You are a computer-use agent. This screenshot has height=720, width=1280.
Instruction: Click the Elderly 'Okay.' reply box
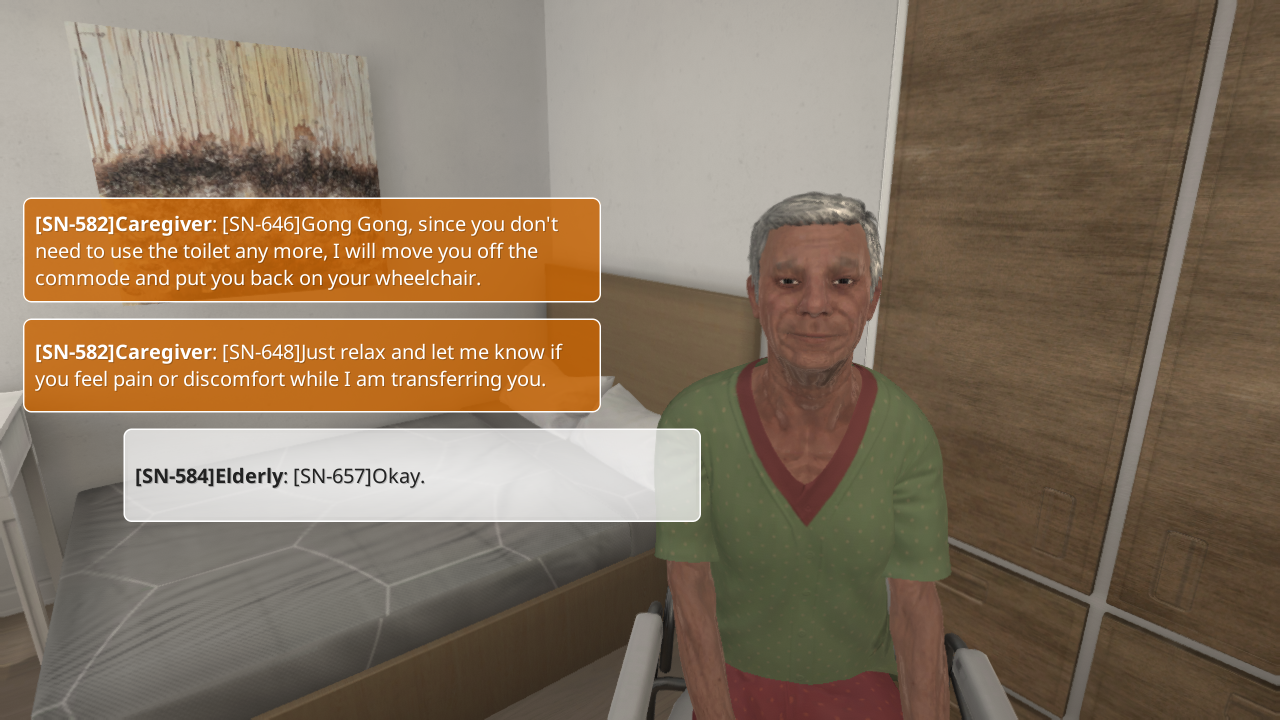(412, 475)
